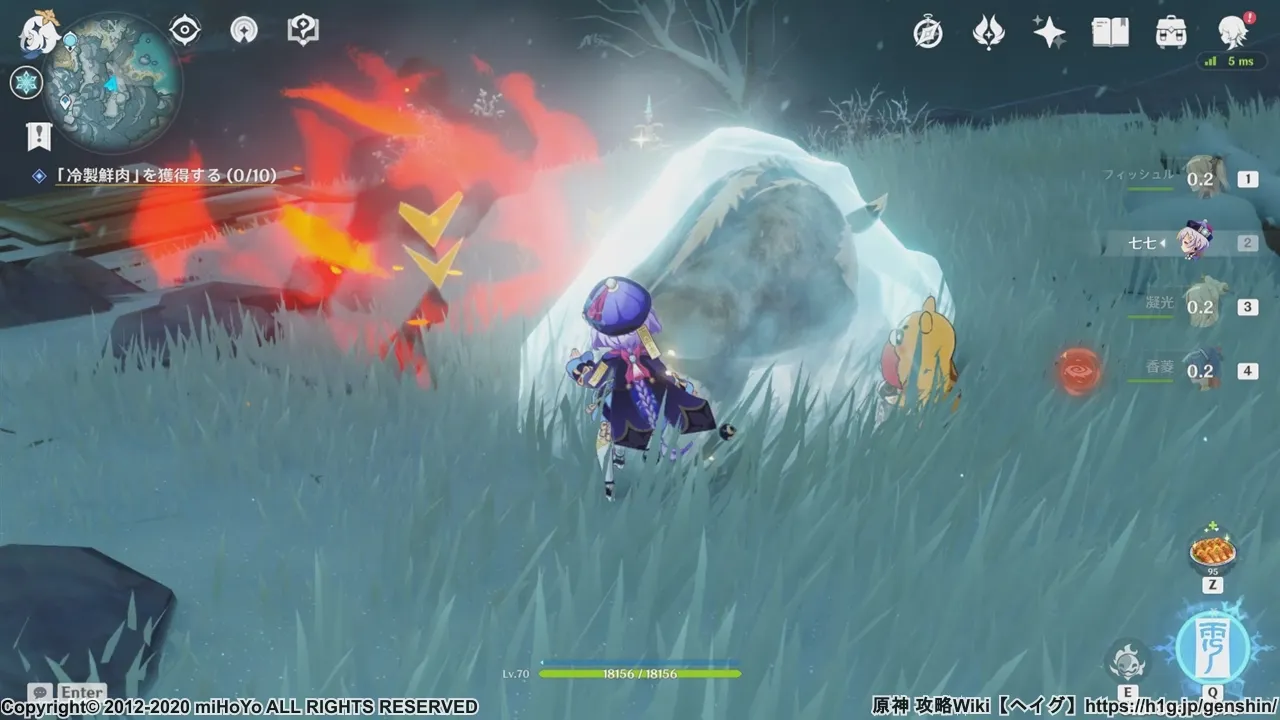
Task: Open the question-mark tutorial icon
Action: click(x=302, y=31)
